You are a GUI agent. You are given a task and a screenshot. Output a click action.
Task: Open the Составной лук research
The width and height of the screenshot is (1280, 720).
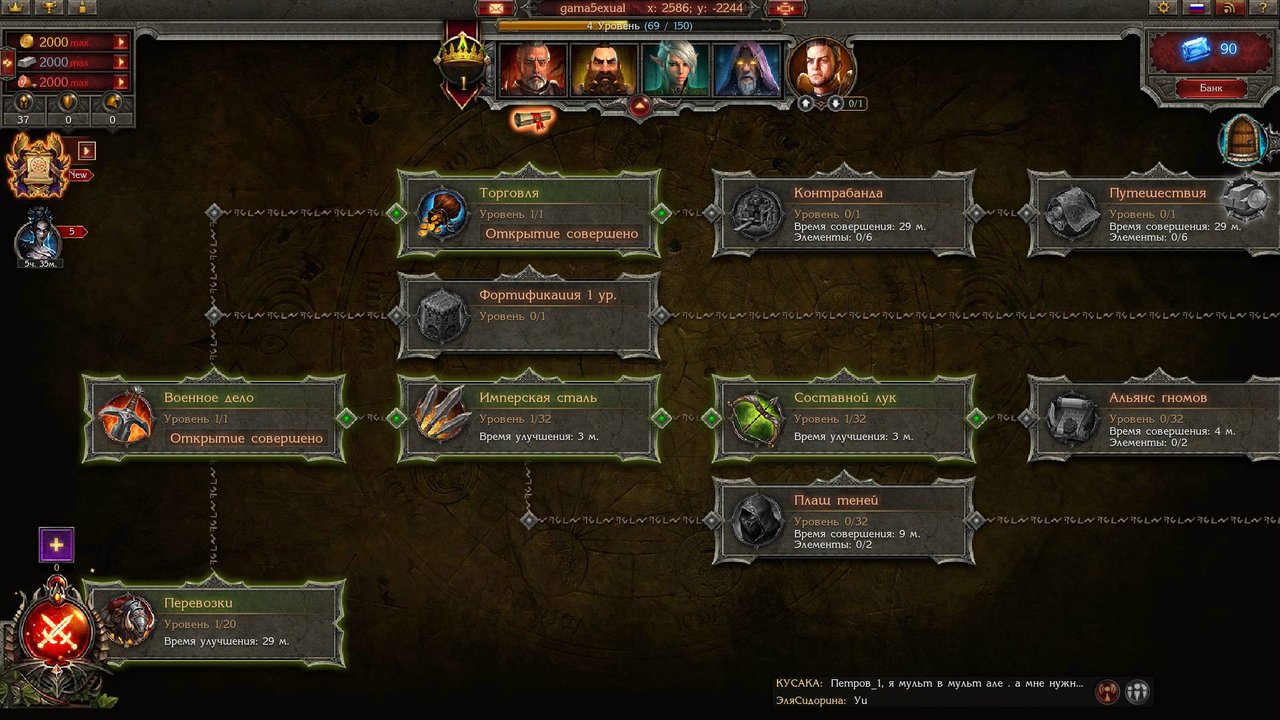click(843, 418)
